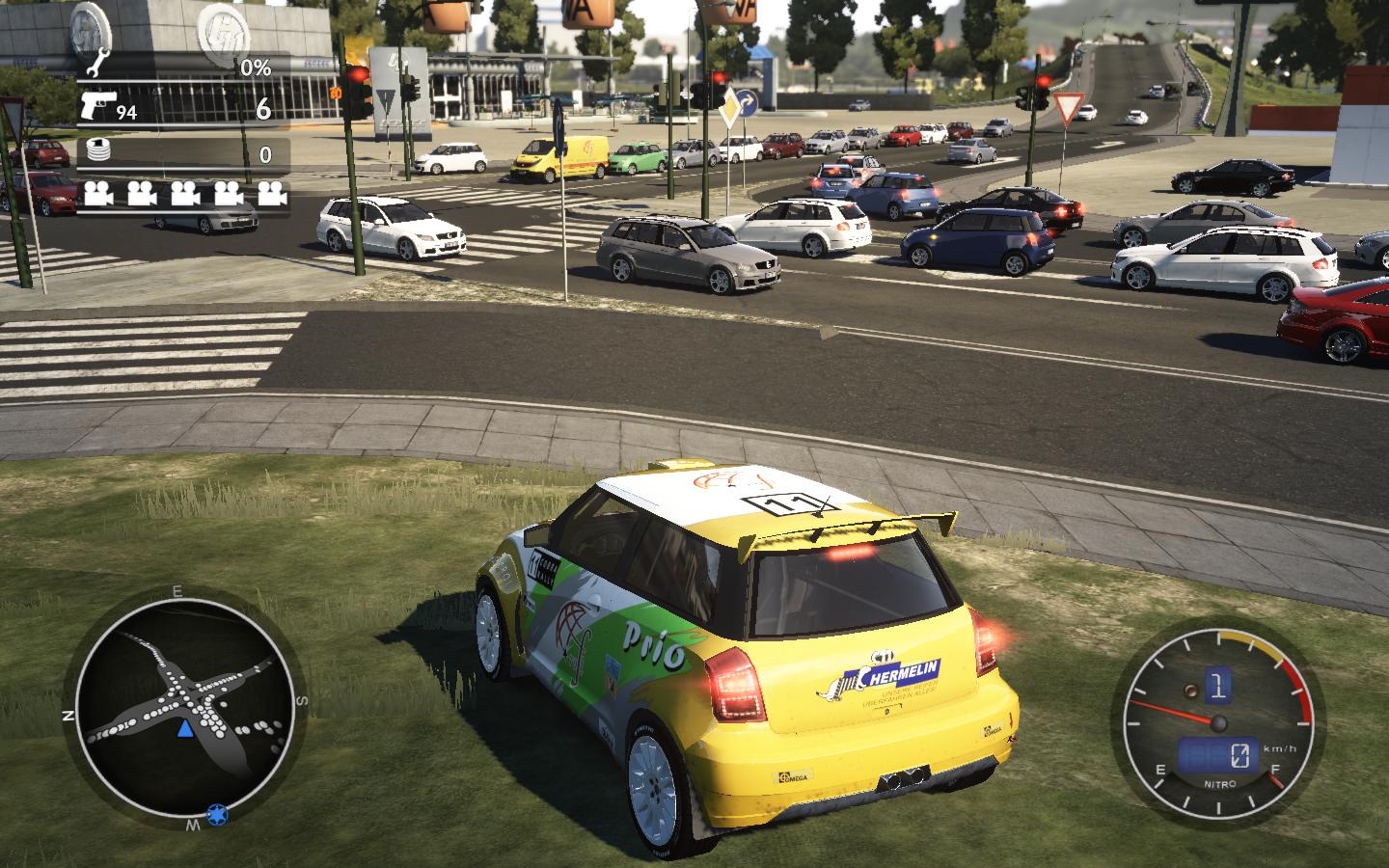Select the pistol weapon icon
1389x868 pixels.
pos(95,106)
